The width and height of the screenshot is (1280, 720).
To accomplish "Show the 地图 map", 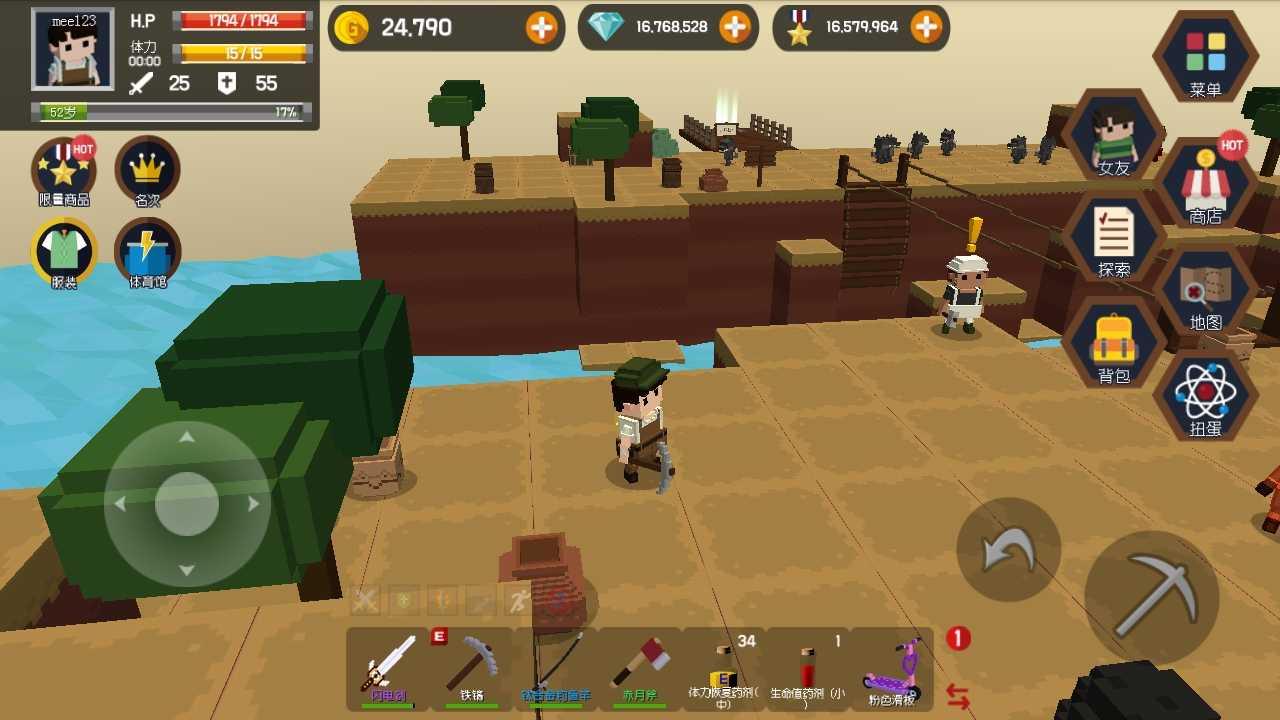I will (x=1205, y=292).
